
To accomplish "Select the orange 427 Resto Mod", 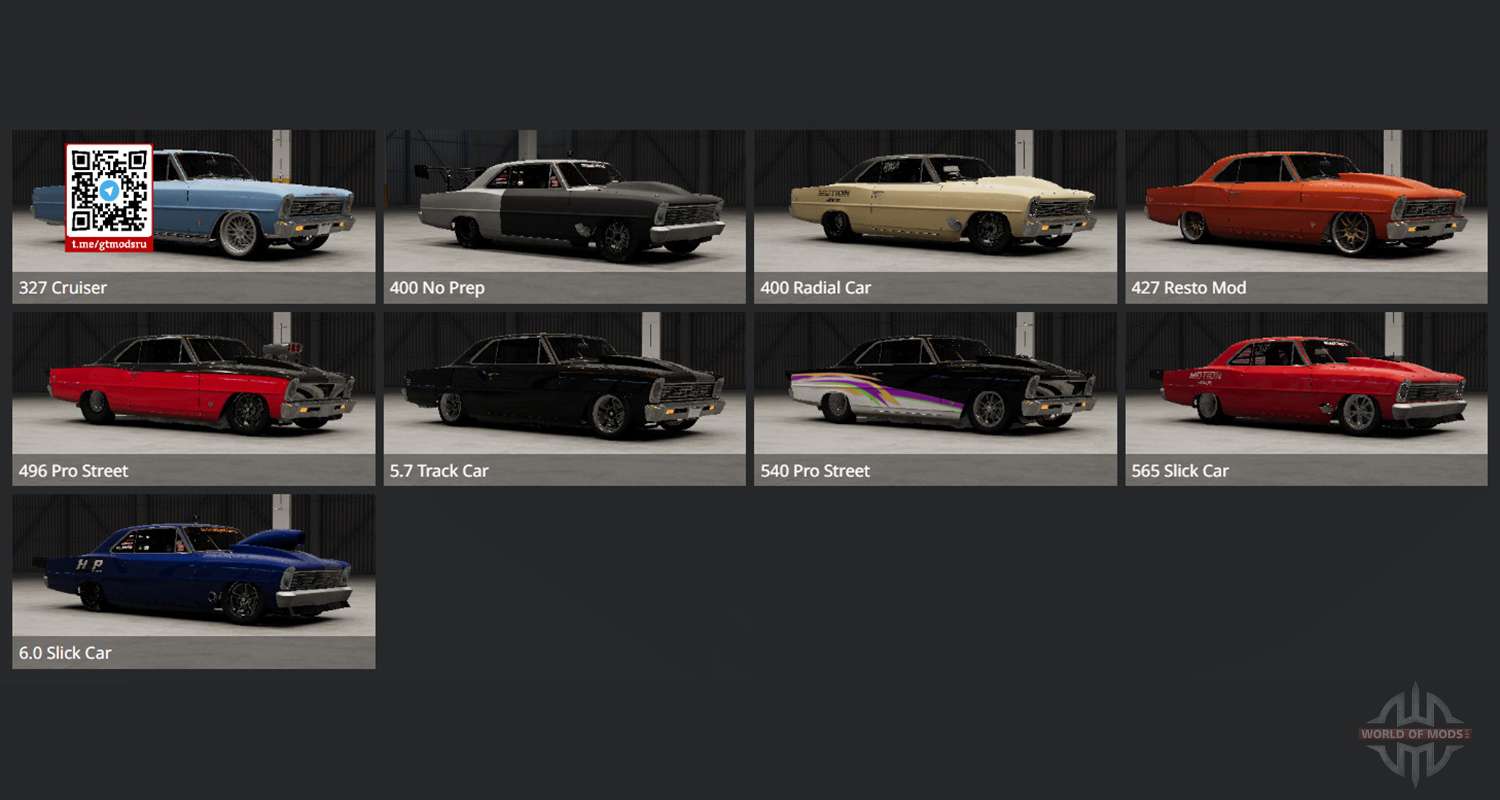I will point(1306,215).
